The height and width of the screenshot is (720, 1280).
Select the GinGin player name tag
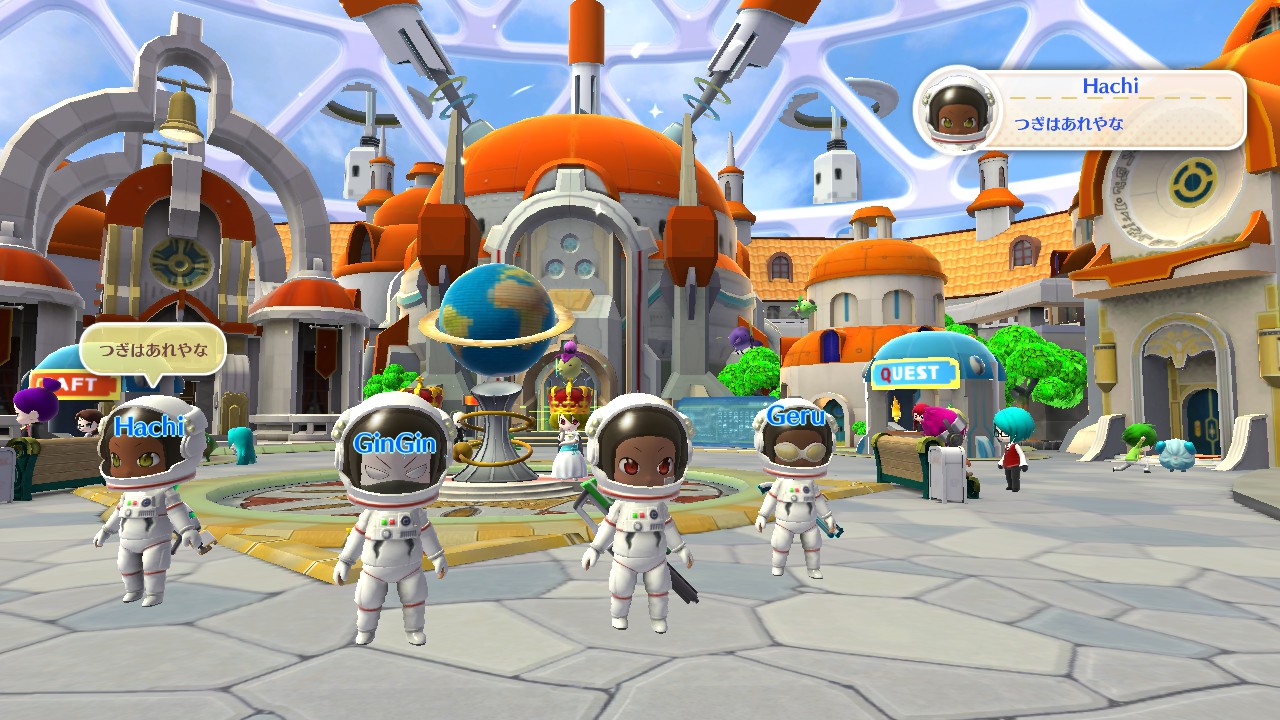point(395,444)
